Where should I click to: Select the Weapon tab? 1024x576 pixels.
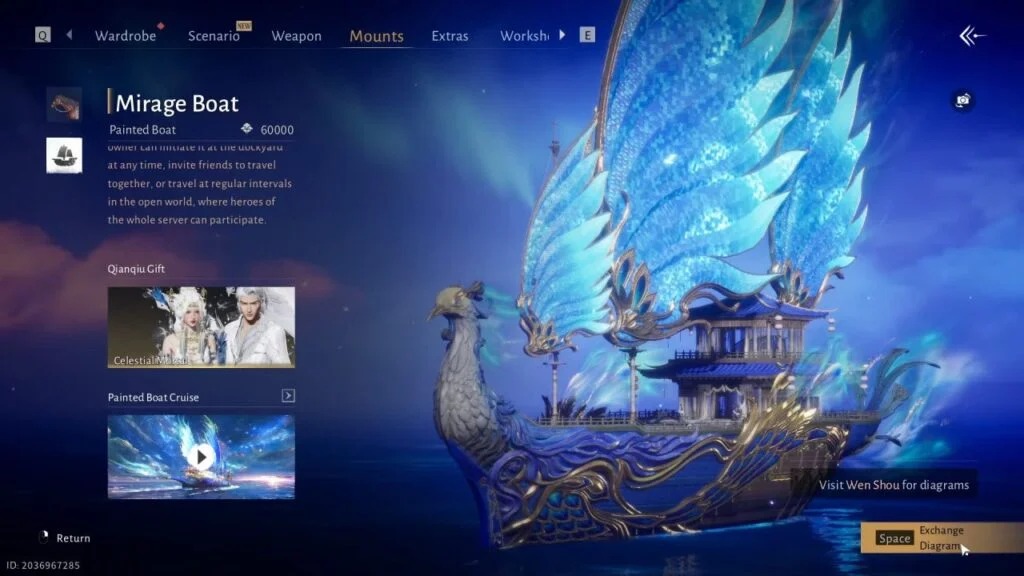point(296,36)
